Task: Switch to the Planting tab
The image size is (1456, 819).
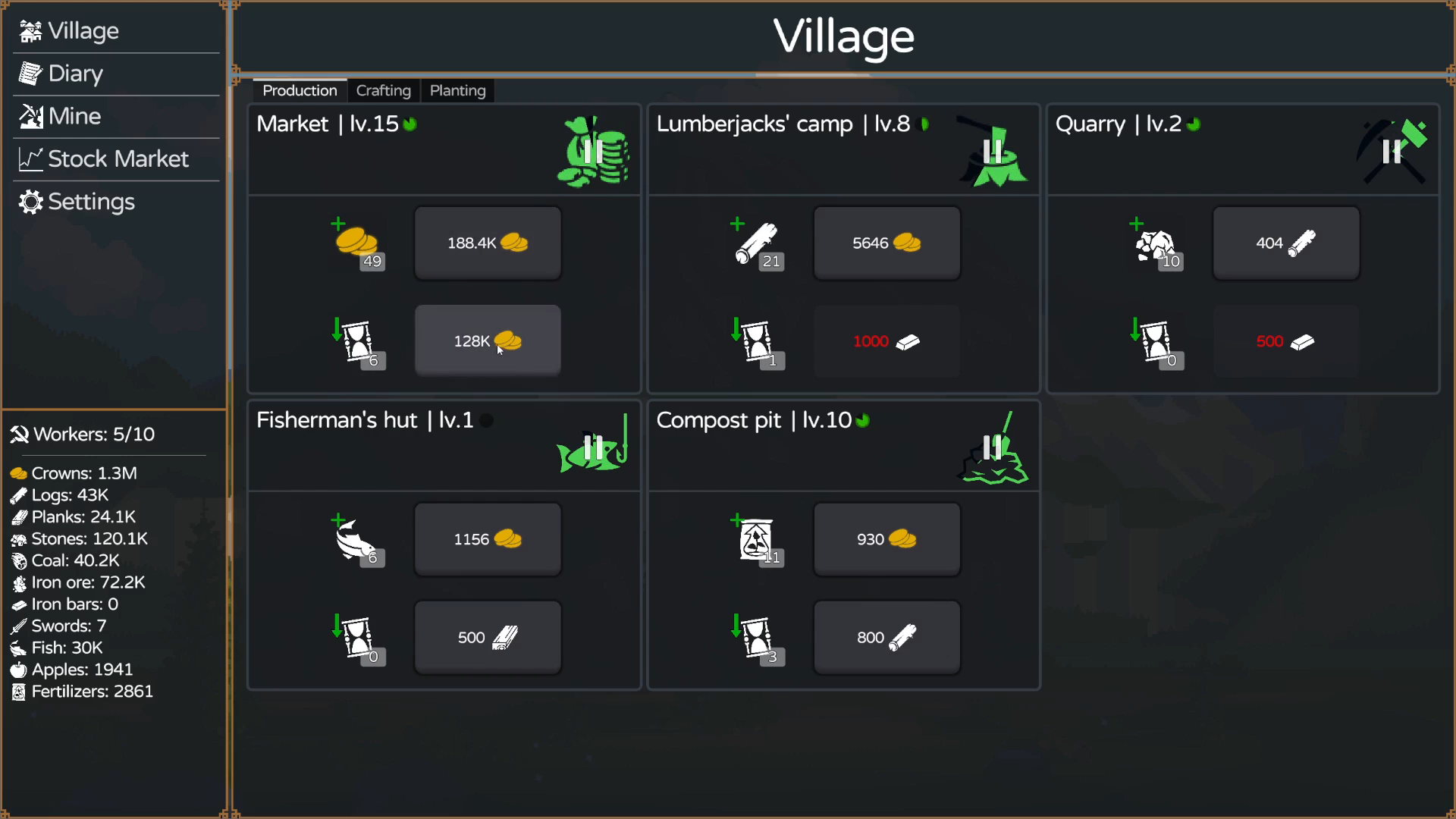Action: coord(457,90)
